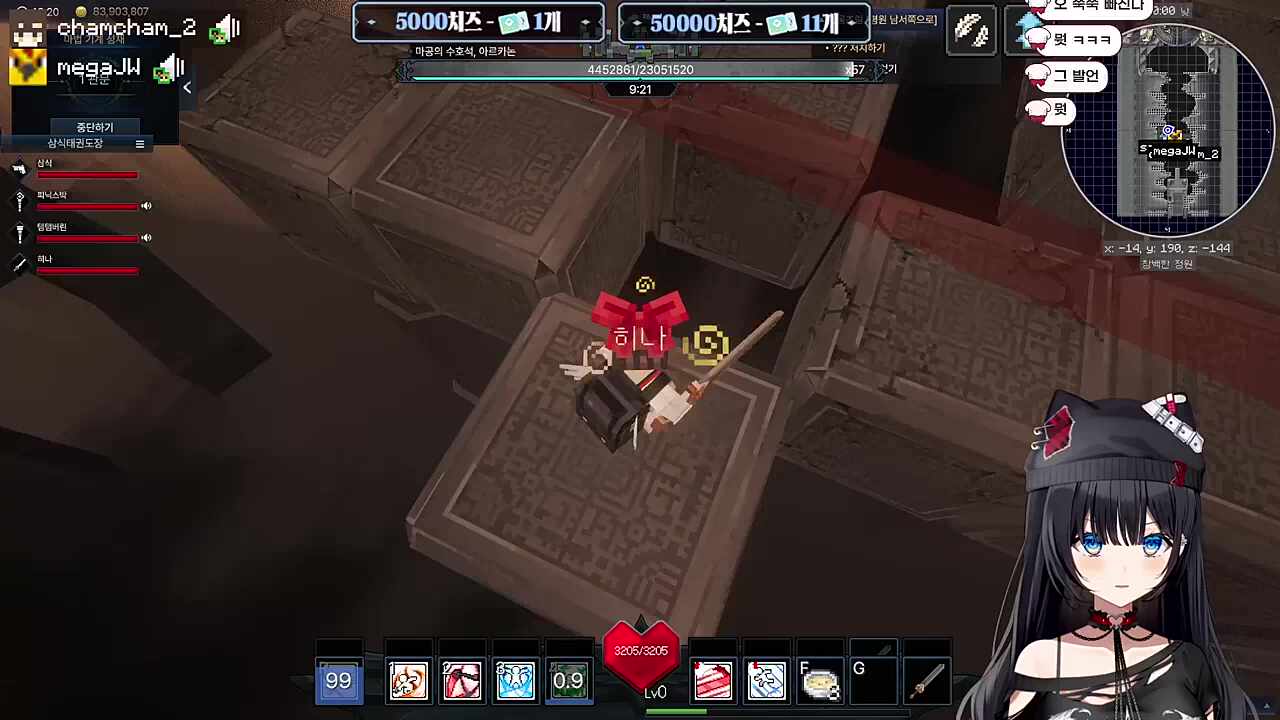Click the green 0.9 cooldown skill icon
Screen dimensions: 1280x720
pos(568,680)
